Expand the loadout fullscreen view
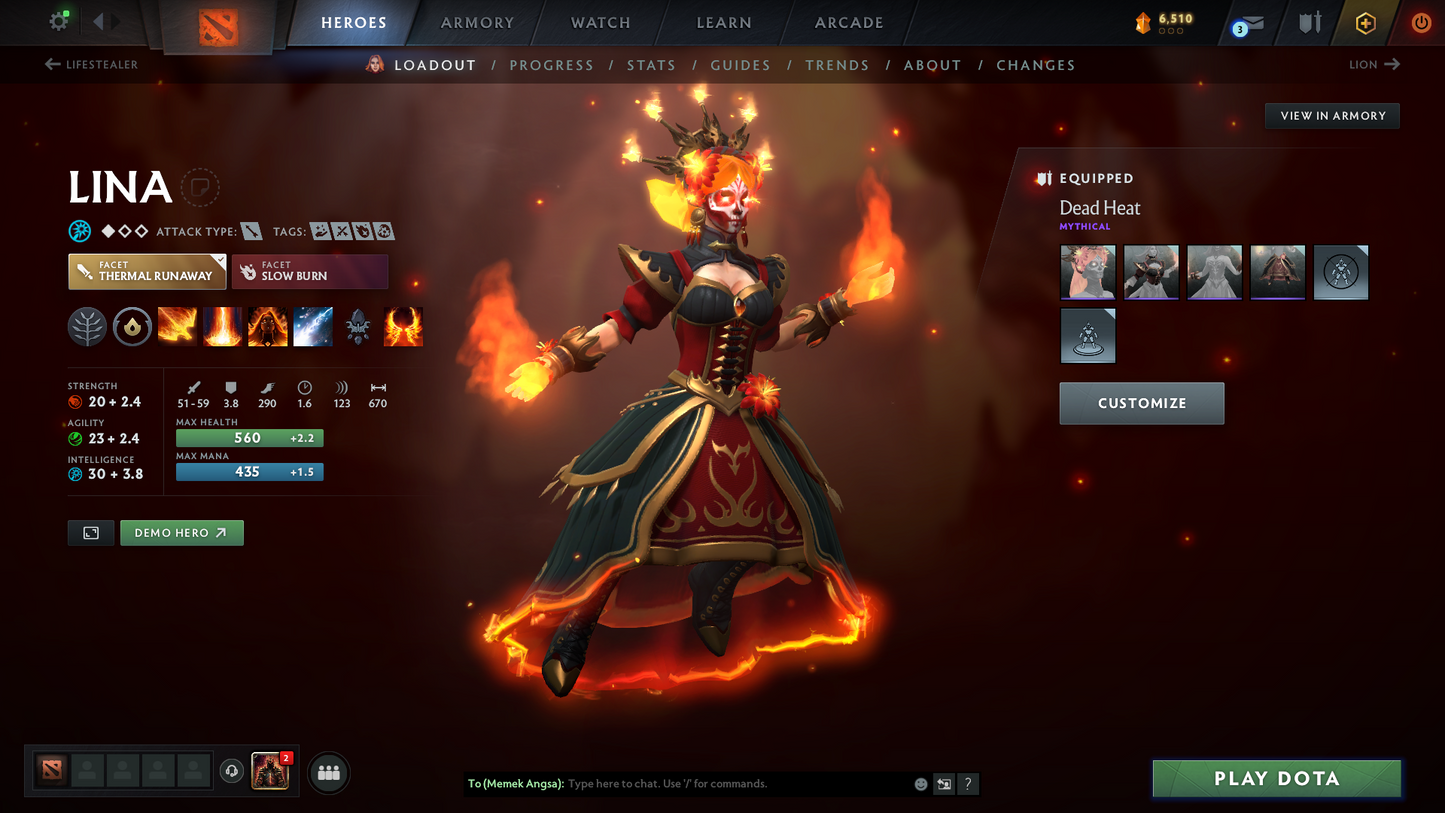1445x813 pixels. click(x=90, y=532)
